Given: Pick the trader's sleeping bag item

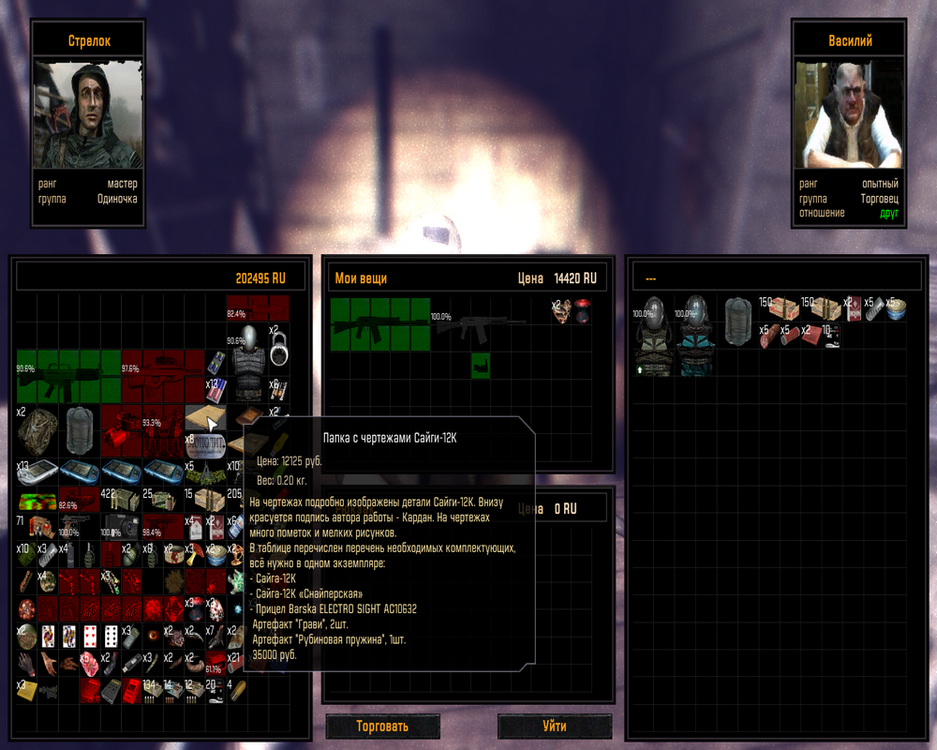Looking at the screenshot, I should pos(737,321).
